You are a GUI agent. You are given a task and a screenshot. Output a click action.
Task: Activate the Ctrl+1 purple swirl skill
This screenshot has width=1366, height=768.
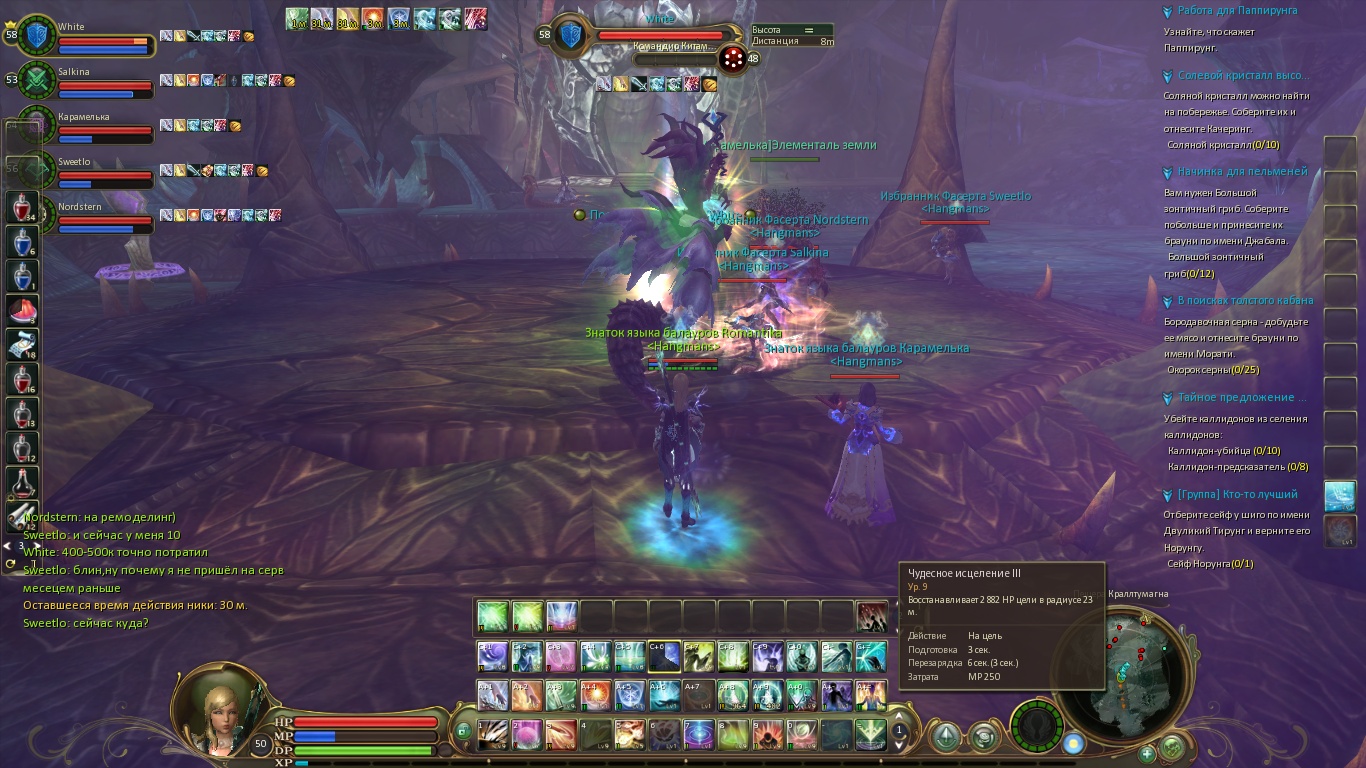(492, 656)
